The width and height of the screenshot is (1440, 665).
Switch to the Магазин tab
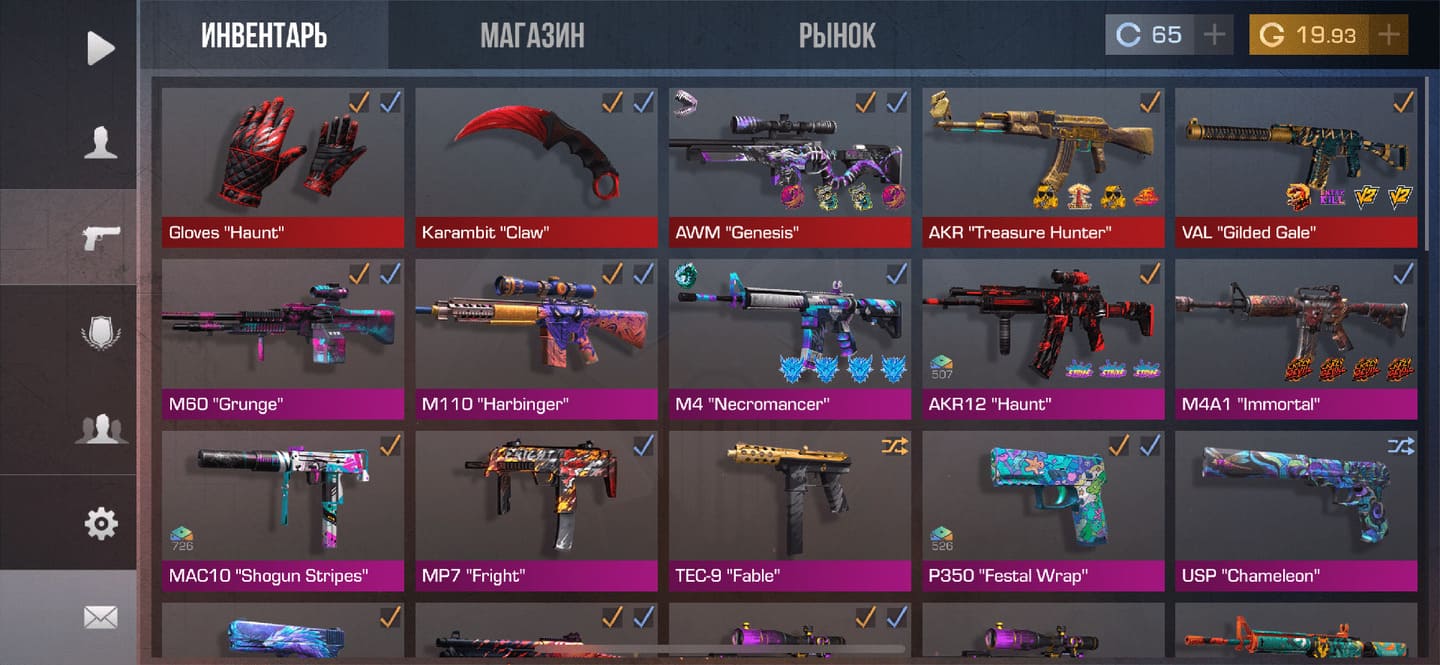(532, 36)
